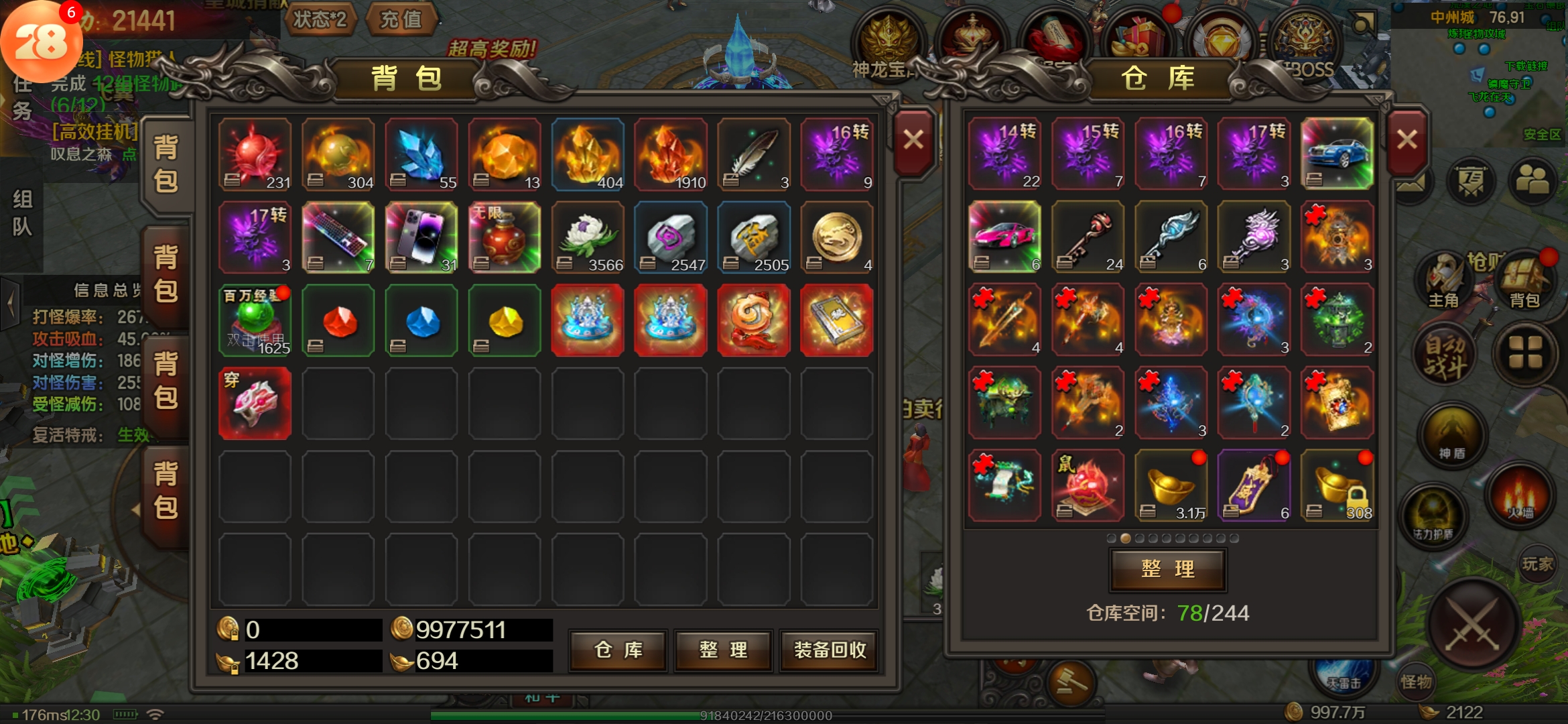Image resolution: width=1568 pixels, height=724 pixels.
Task: Close the backpack panel
Action: tap(913, 140)
